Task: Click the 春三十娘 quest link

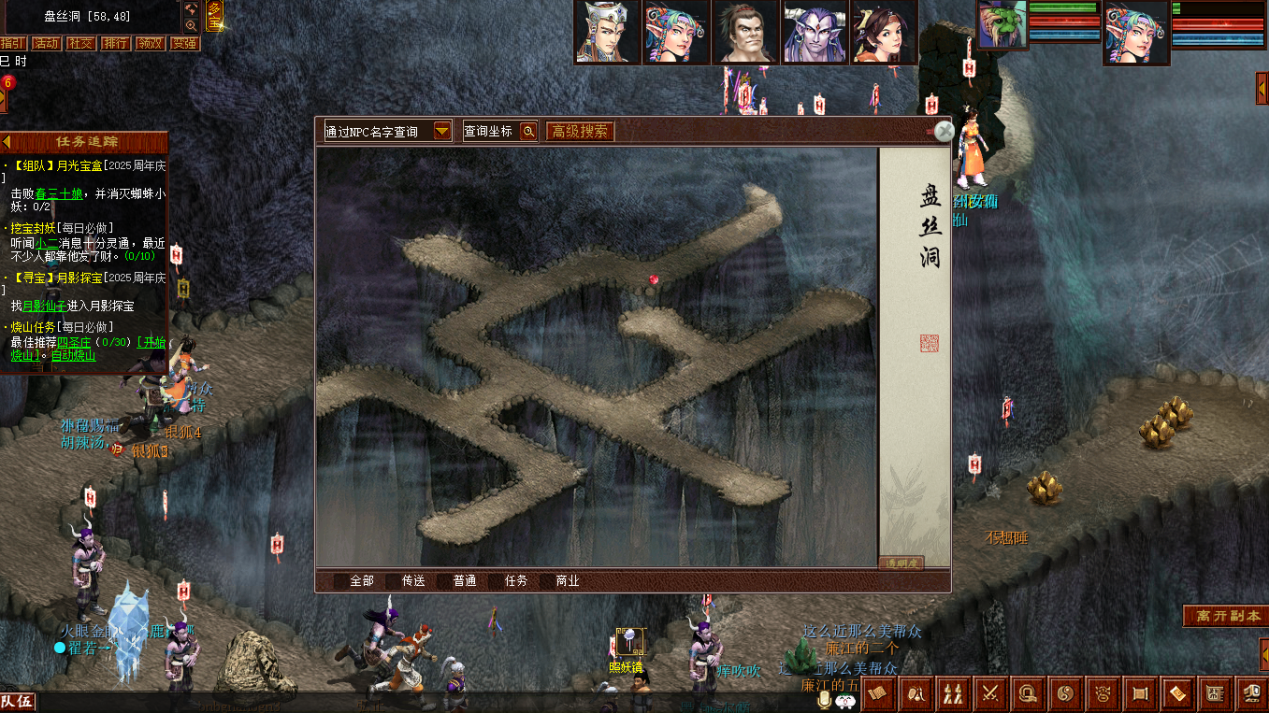Action: point(59,194)
